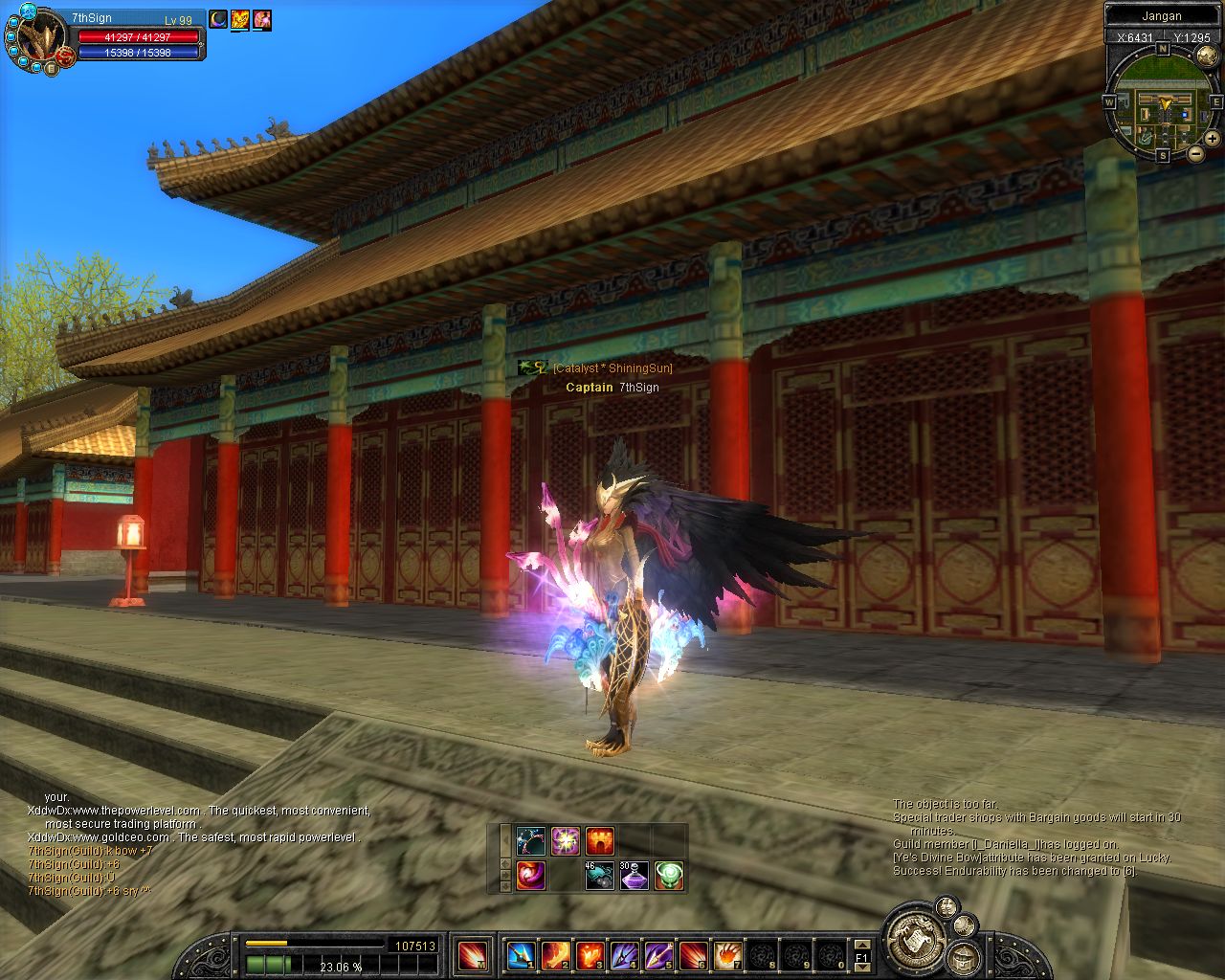Select the glowing bow skill icon
1225x980 pixels.
click(530, 841)
